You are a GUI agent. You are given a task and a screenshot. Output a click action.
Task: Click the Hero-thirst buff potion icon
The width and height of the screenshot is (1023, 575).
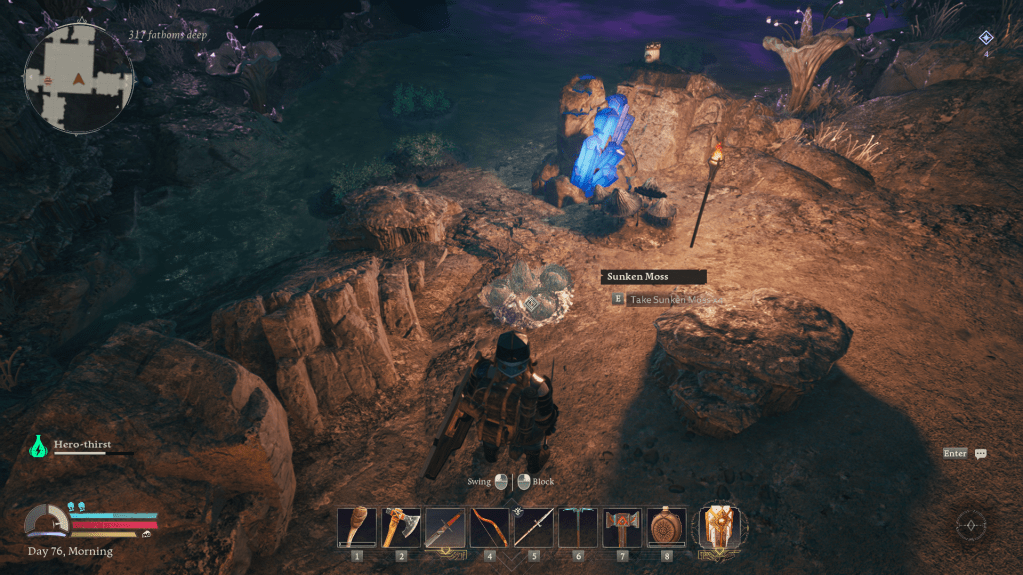(39, 446)
